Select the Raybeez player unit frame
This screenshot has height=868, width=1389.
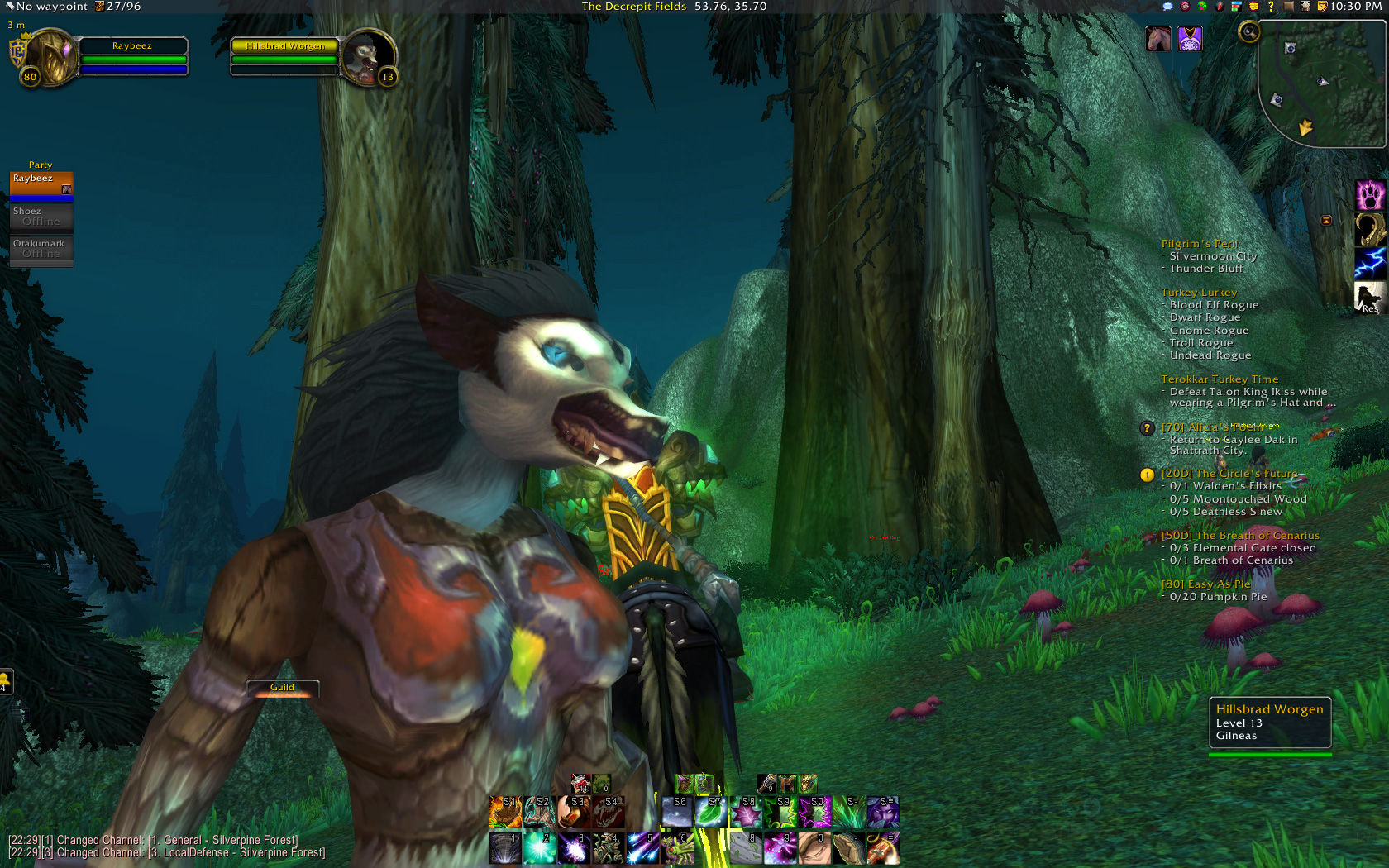pos(132,56)
